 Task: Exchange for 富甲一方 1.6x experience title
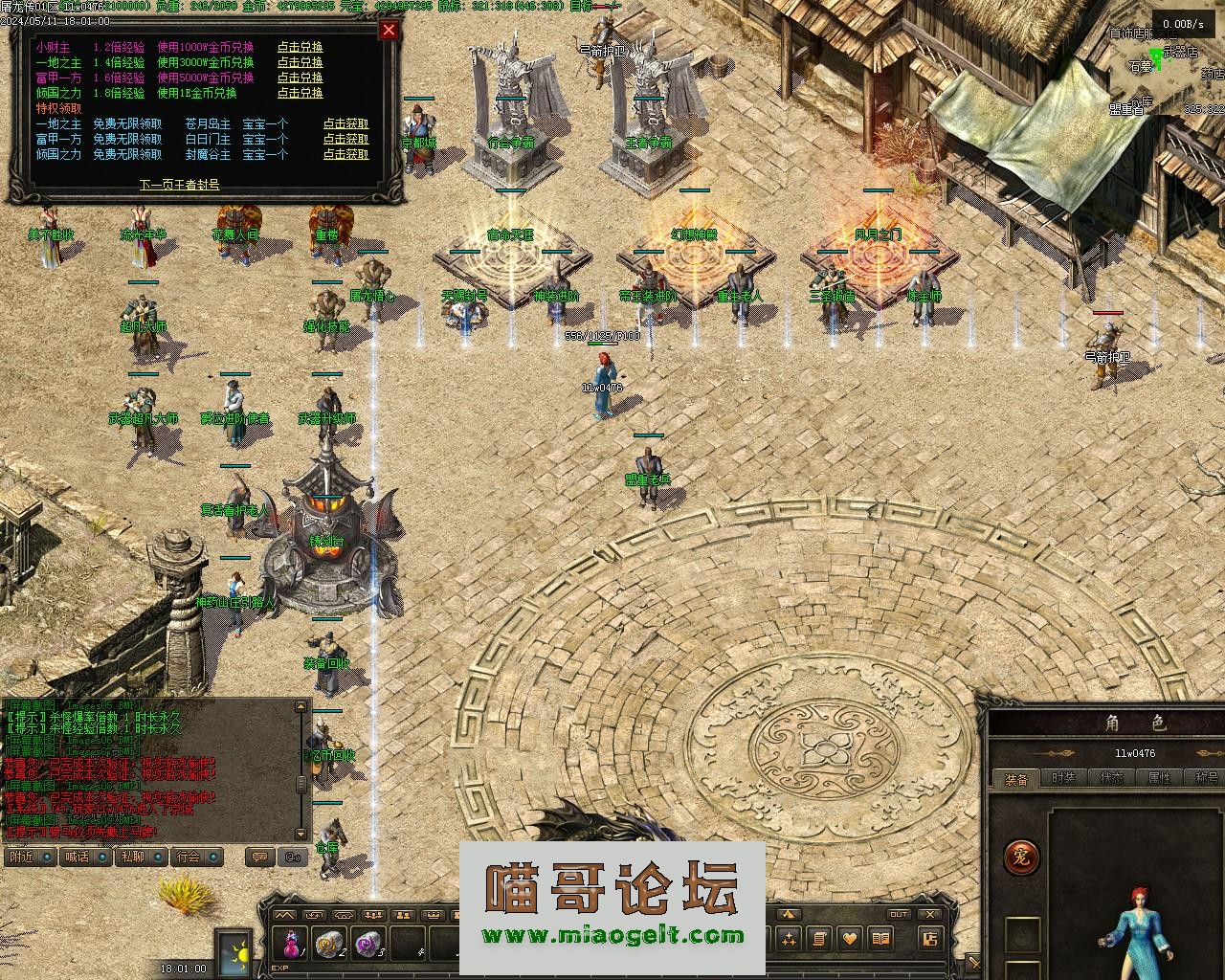click(300, 78)
